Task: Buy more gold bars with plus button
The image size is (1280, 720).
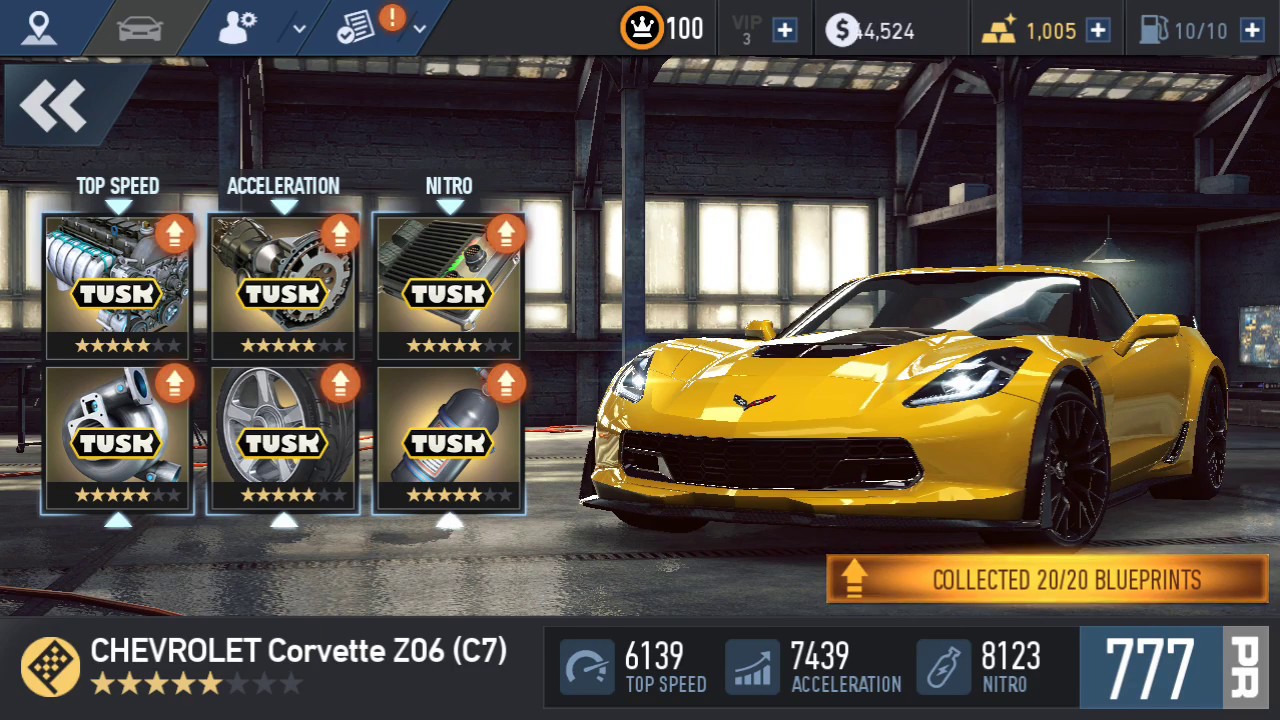Action: pyautogui.click(x=1098, y=30)
